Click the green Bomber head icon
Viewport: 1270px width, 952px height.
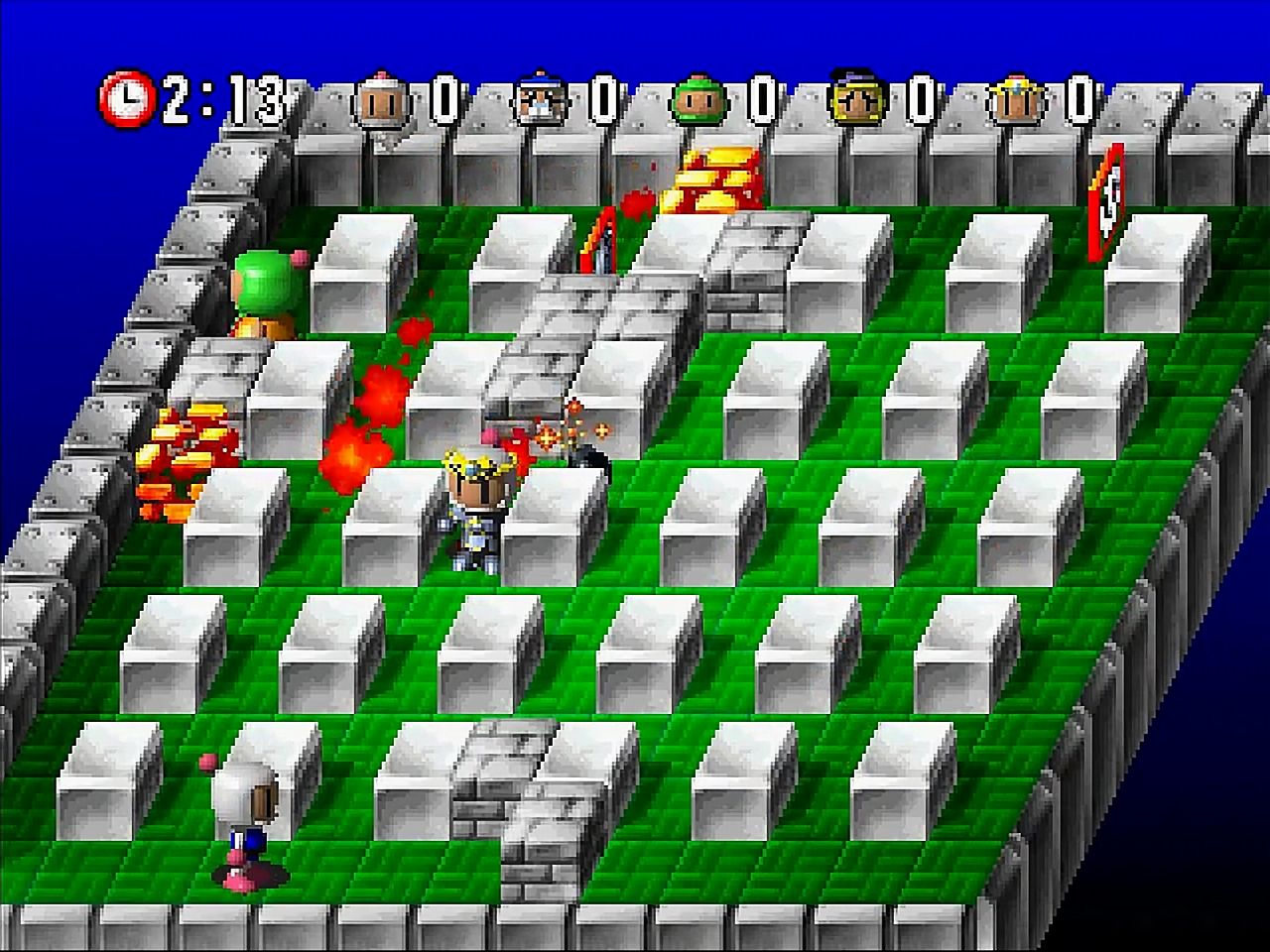coord(699,102)
